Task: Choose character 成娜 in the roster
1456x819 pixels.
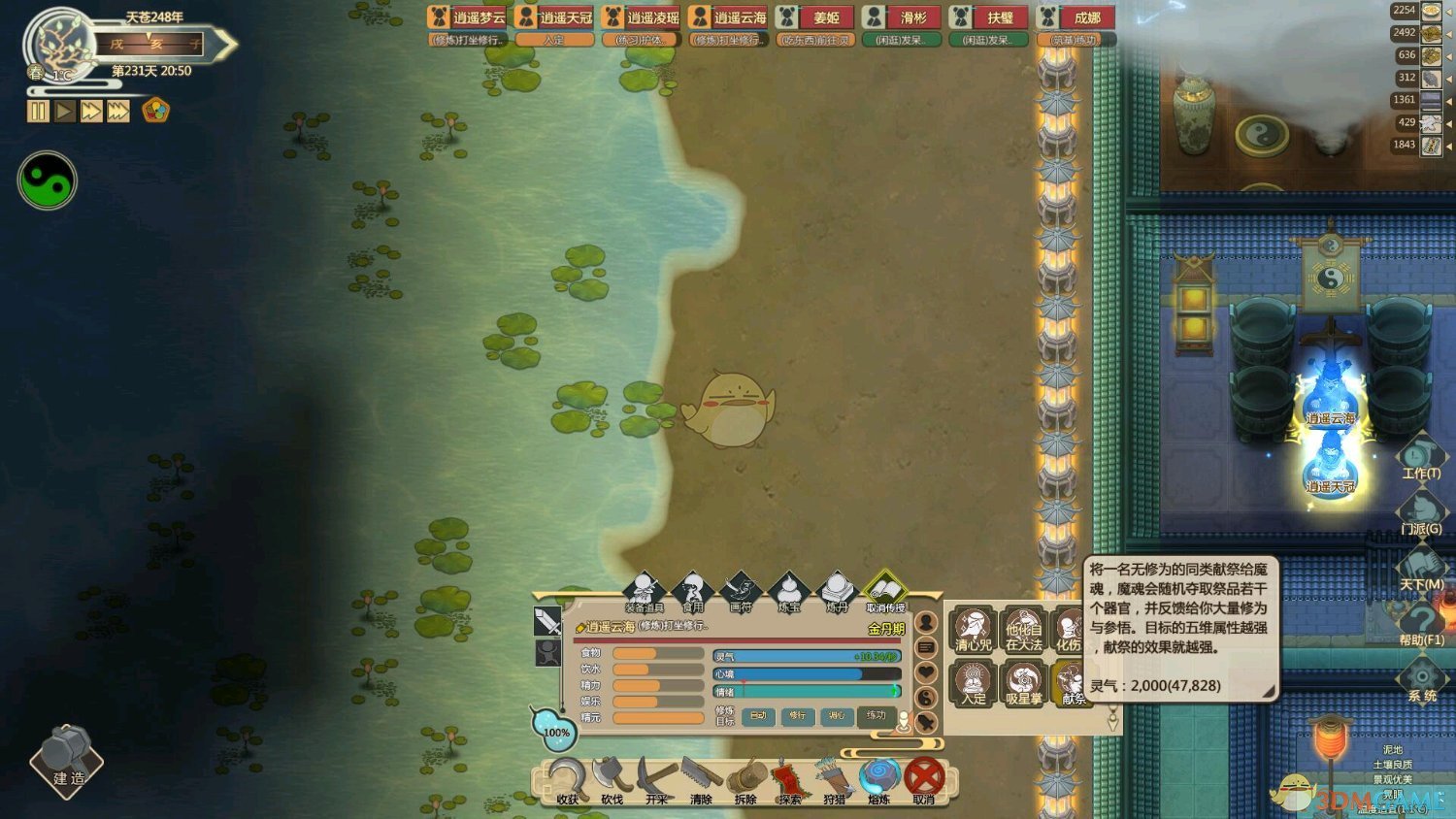Action: coord(1076,17)
